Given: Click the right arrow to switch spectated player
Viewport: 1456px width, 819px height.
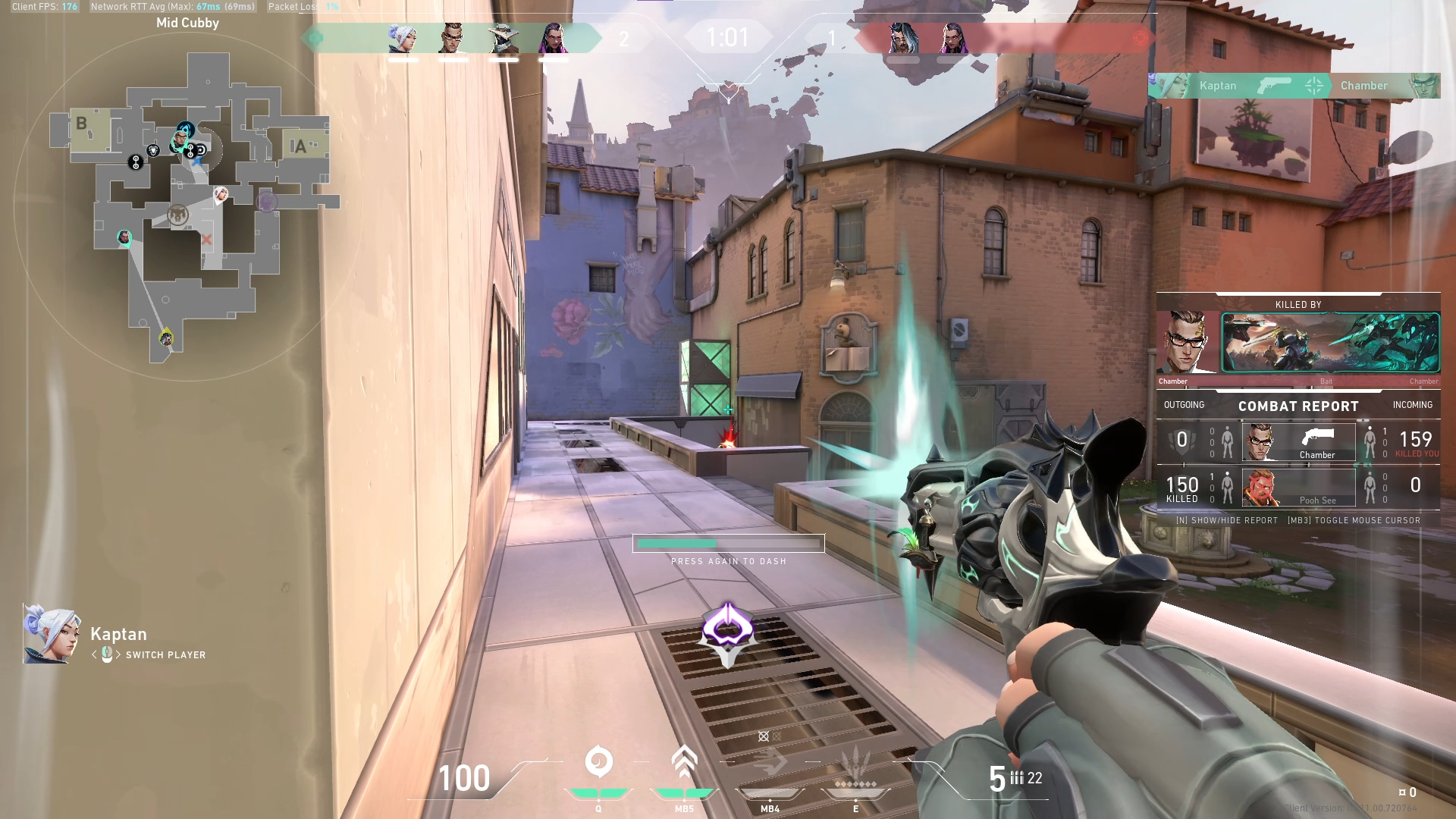Looking at the screenshot, I should coord(118,654).
